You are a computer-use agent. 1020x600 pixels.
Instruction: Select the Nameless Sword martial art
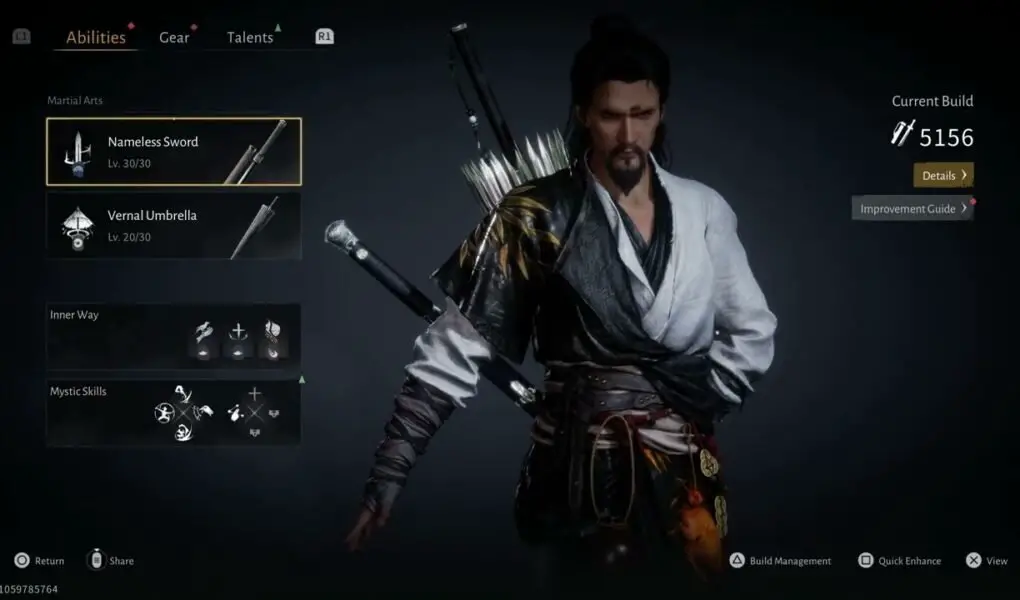point(173,151)
